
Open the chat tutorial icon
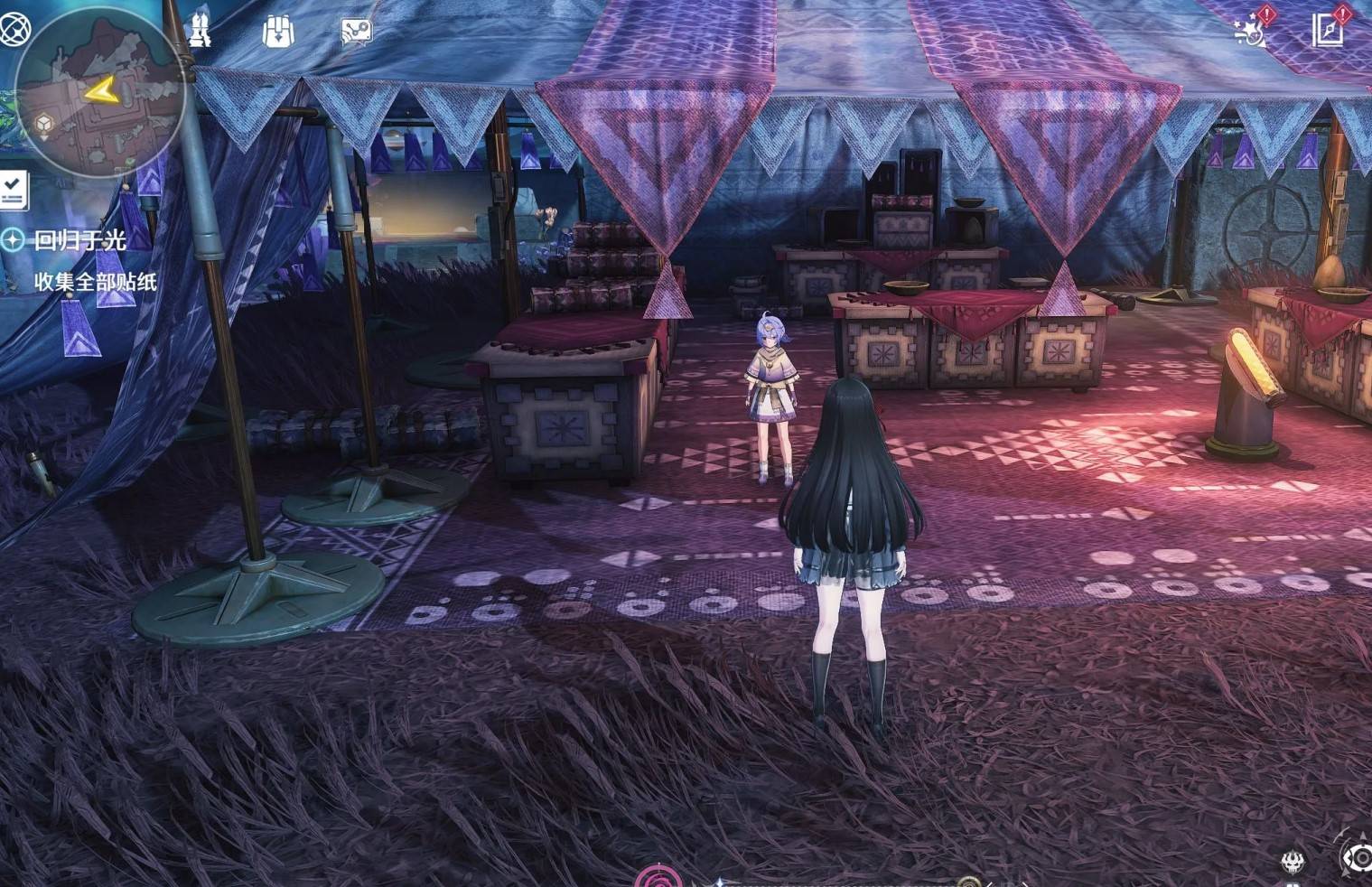pyautogui.click(x=356, y=32)
